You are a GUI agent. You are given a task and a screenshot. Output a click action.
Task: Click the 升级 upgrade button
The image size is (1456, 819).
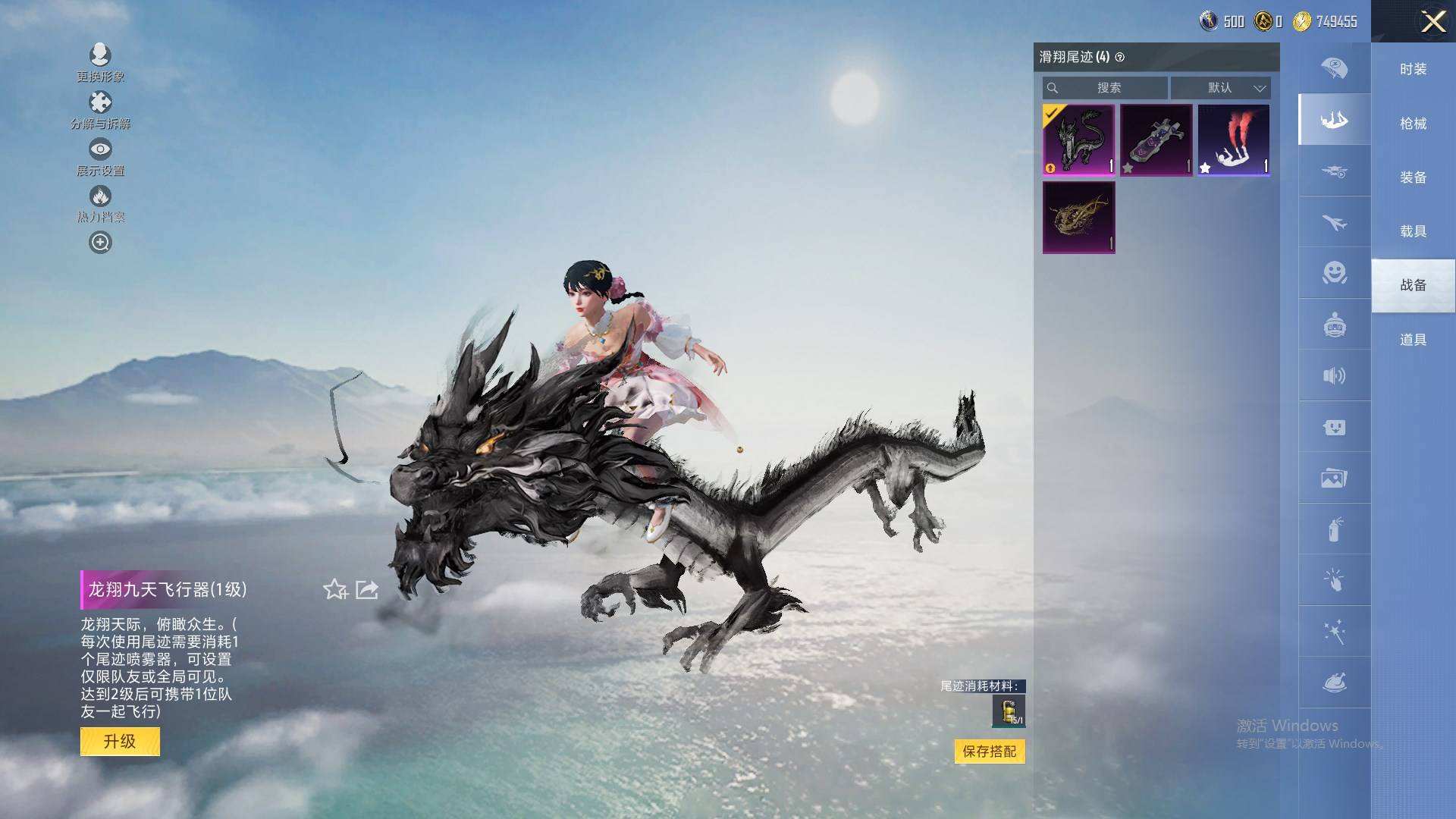pyautogui.click(x=120, y=741)
